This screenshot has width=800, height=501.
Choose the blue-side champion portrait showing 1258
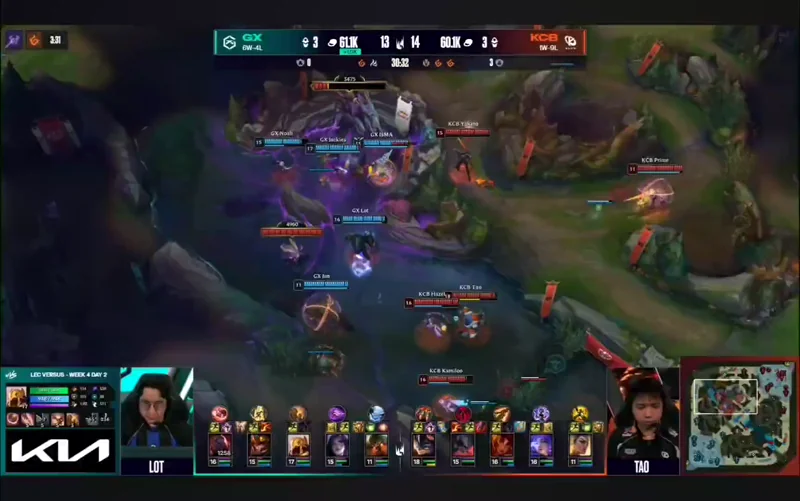tap(219, 443)
